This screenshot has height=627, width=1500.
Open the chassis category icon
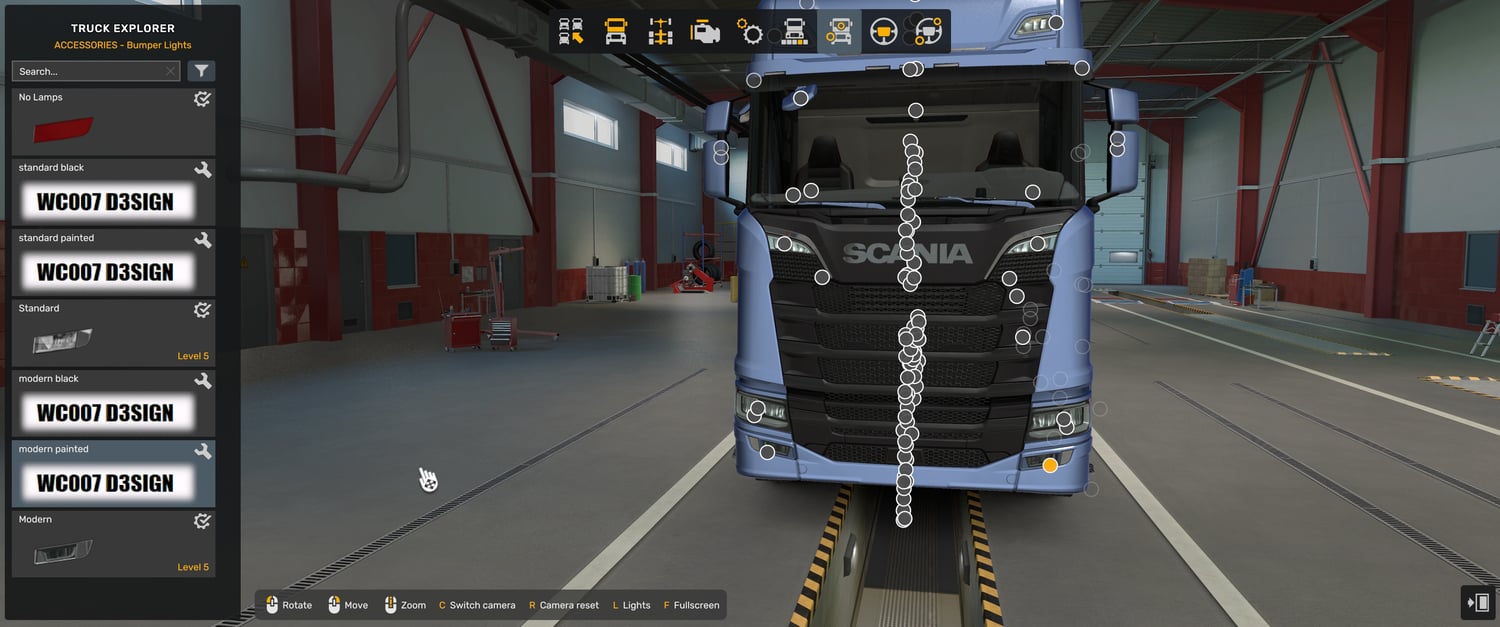[x=660, y=32]
